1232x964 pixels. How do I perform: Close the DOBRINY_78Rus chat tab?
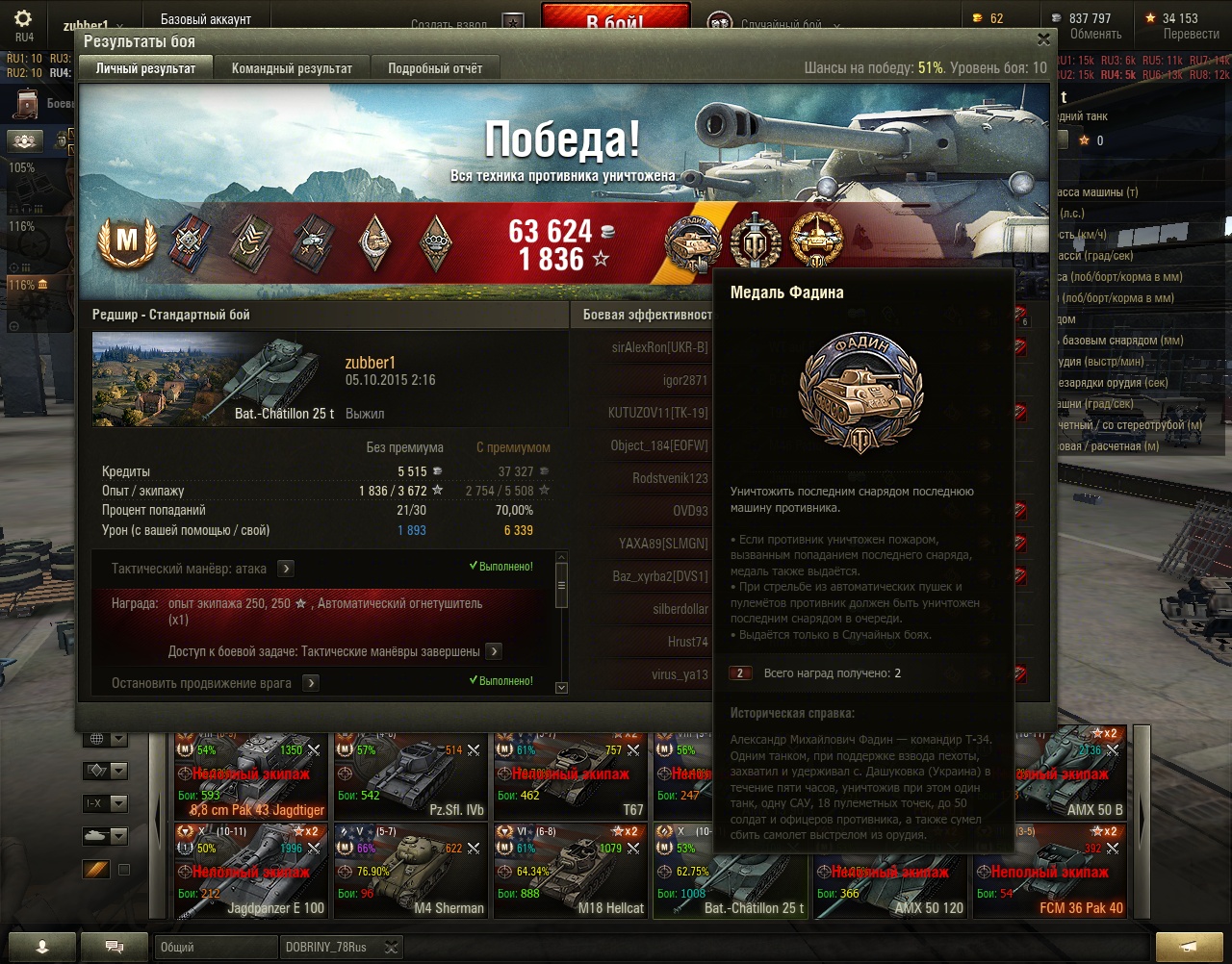tap(391, 948)
